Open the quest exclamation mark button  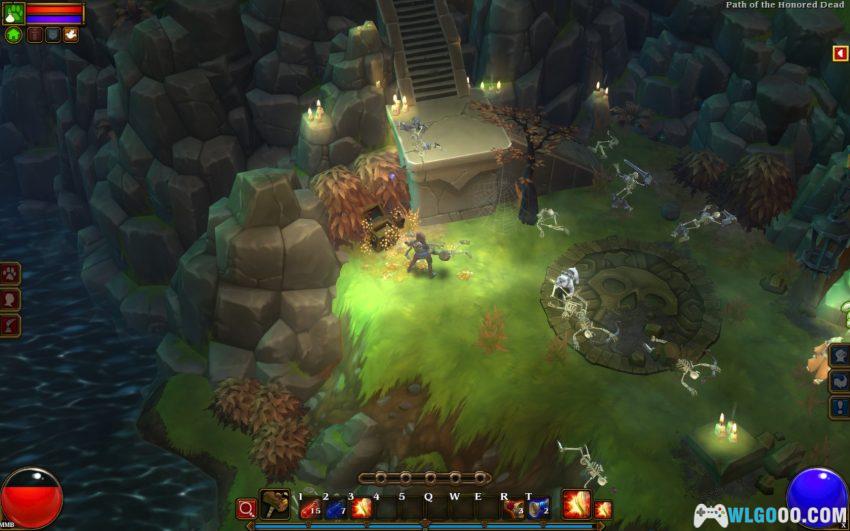[x=840, y=407]
